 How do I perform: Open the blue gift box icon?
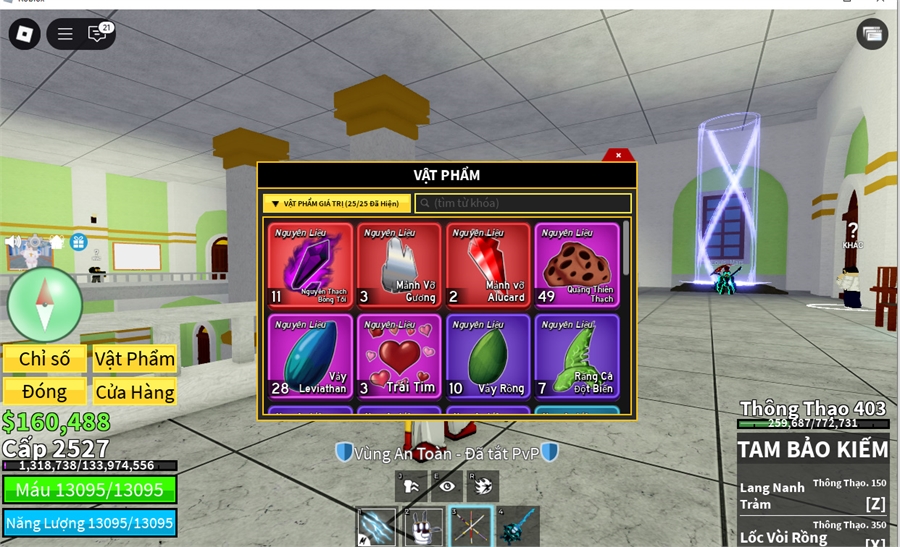[x=78, y=242]
